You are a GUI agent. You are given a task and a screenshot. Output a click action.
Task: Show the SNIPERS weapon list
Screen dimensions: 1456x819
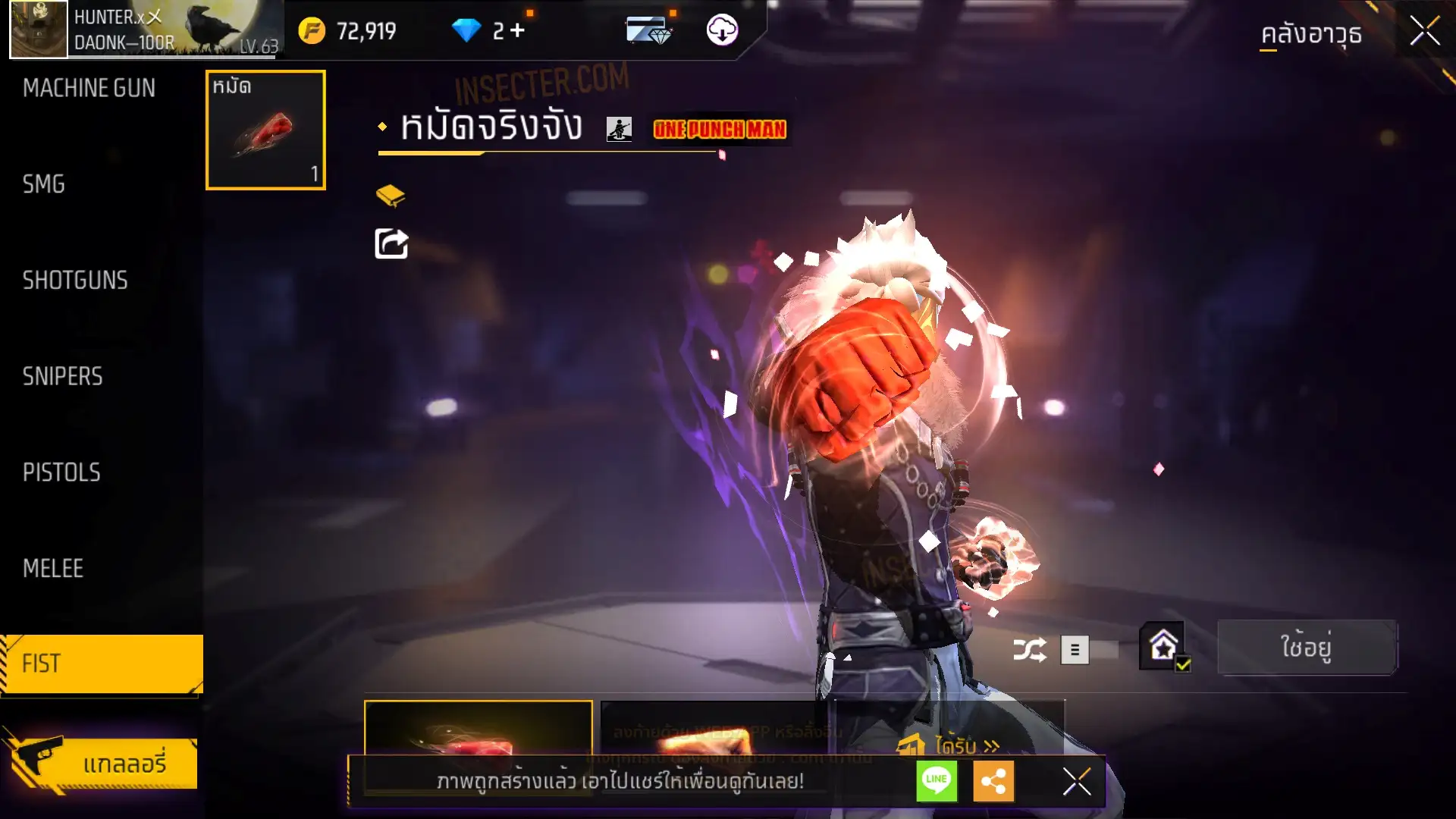[x=62, y=377]
